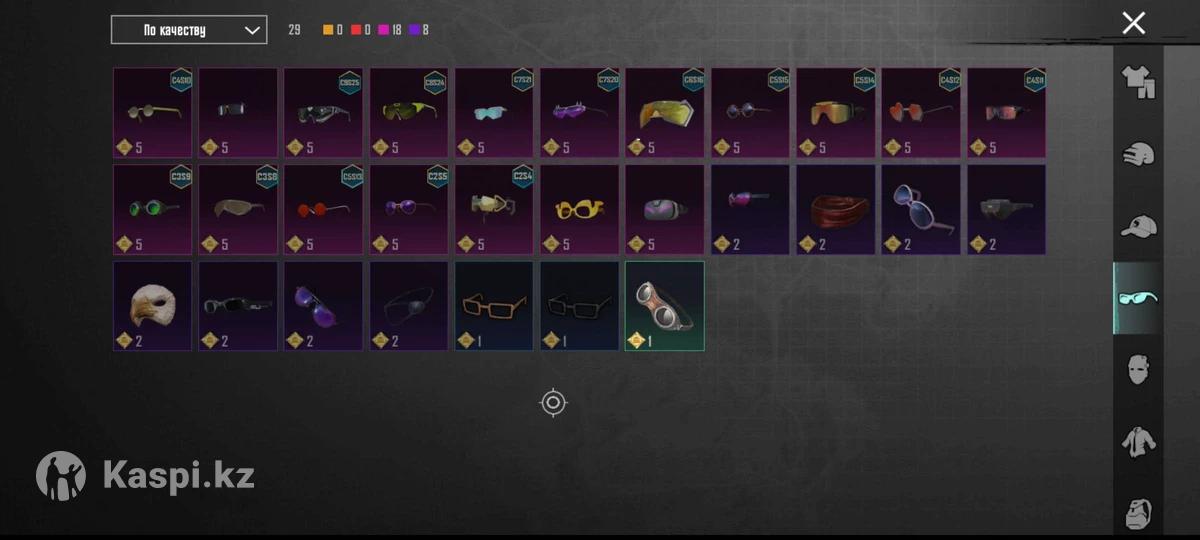
Task: Open the backpack category tab
Action: point(1137,513)
